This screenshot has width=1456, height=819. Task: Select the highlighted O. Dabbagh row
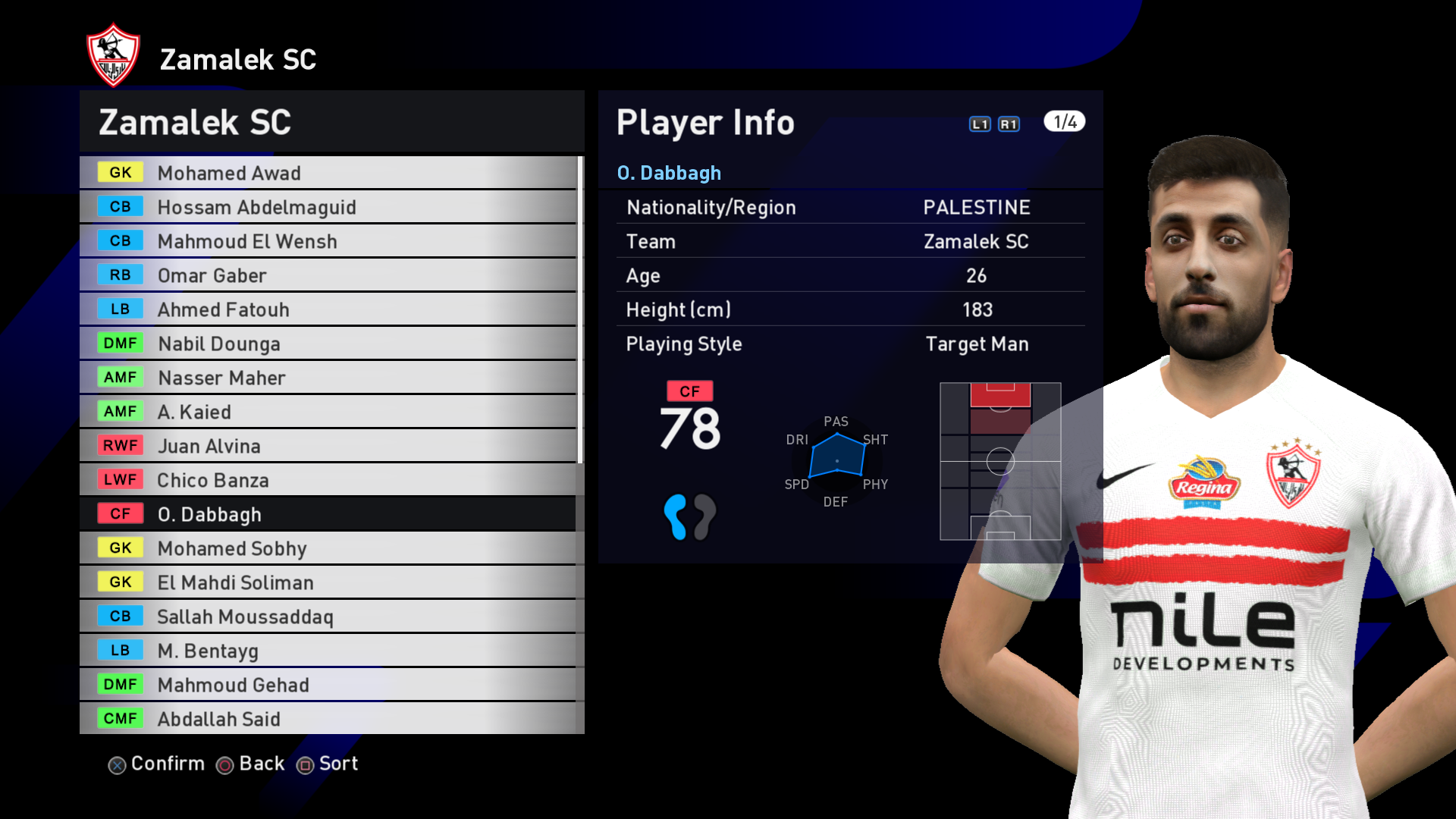pos(328,514)
